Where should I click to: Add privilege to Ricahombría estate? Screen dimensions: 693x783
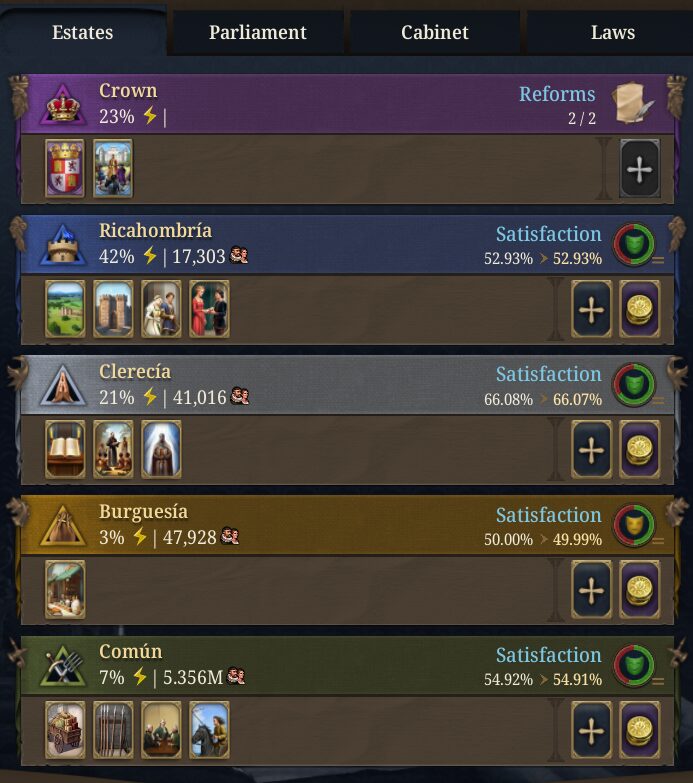[x=591, y=309]
